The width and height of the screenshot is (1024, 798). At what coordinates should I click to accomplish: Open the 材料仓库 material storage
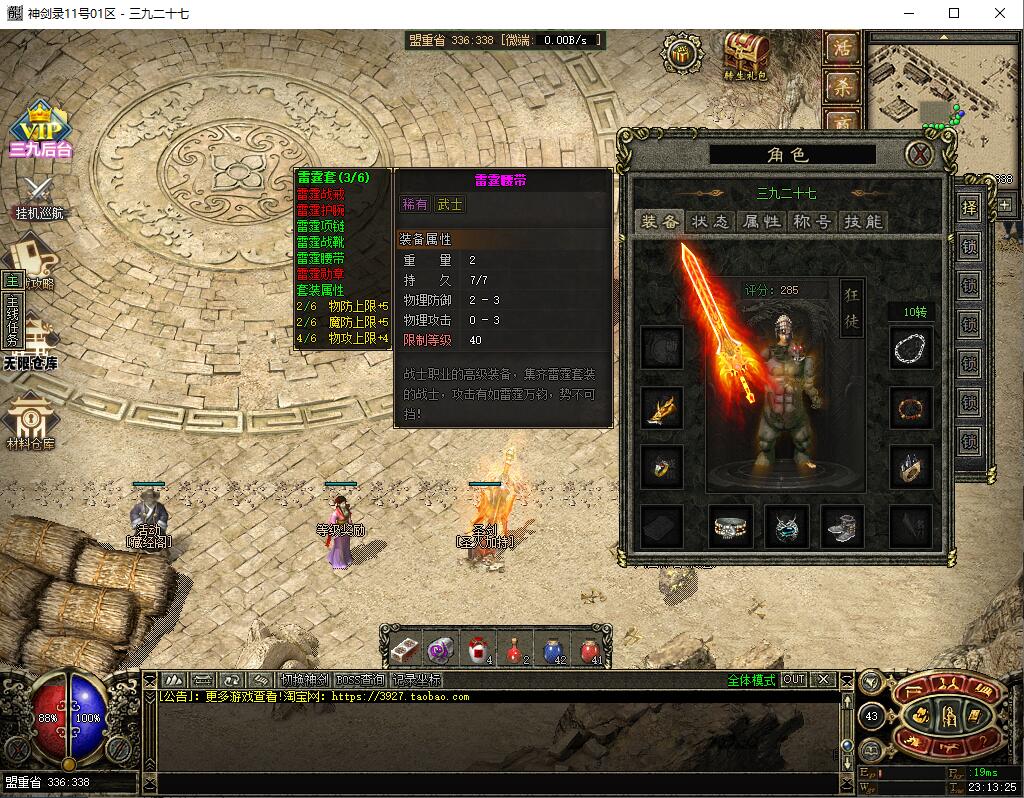click(x=32, y=422)
